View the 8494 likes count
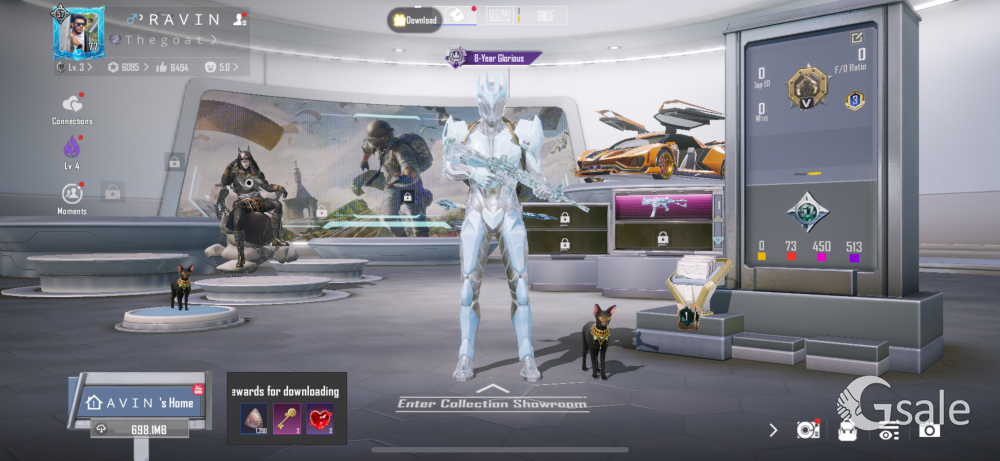 (172, 67)
